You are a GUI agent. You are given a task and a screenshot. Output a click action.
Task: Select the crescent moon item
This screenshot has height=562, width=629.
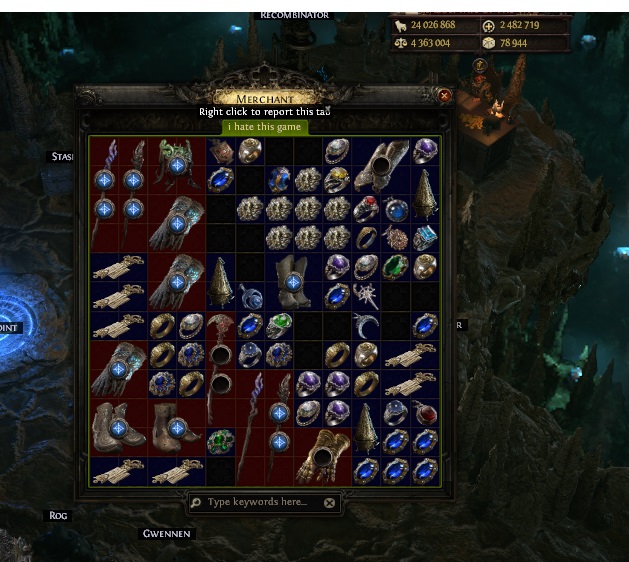coord(367,326)
